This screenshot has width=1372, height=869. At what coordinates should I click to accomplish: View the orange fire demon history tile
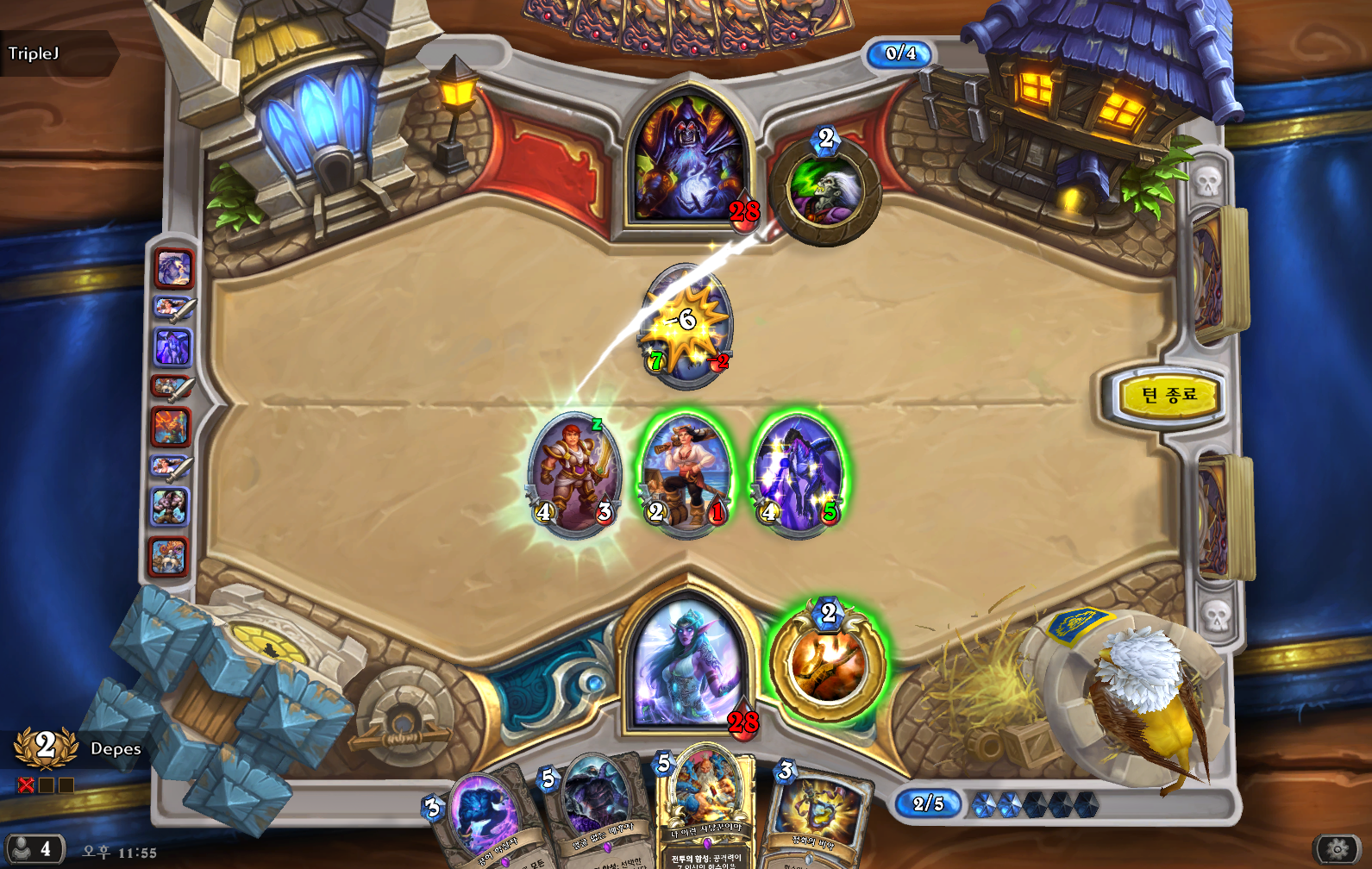point(172,427)
